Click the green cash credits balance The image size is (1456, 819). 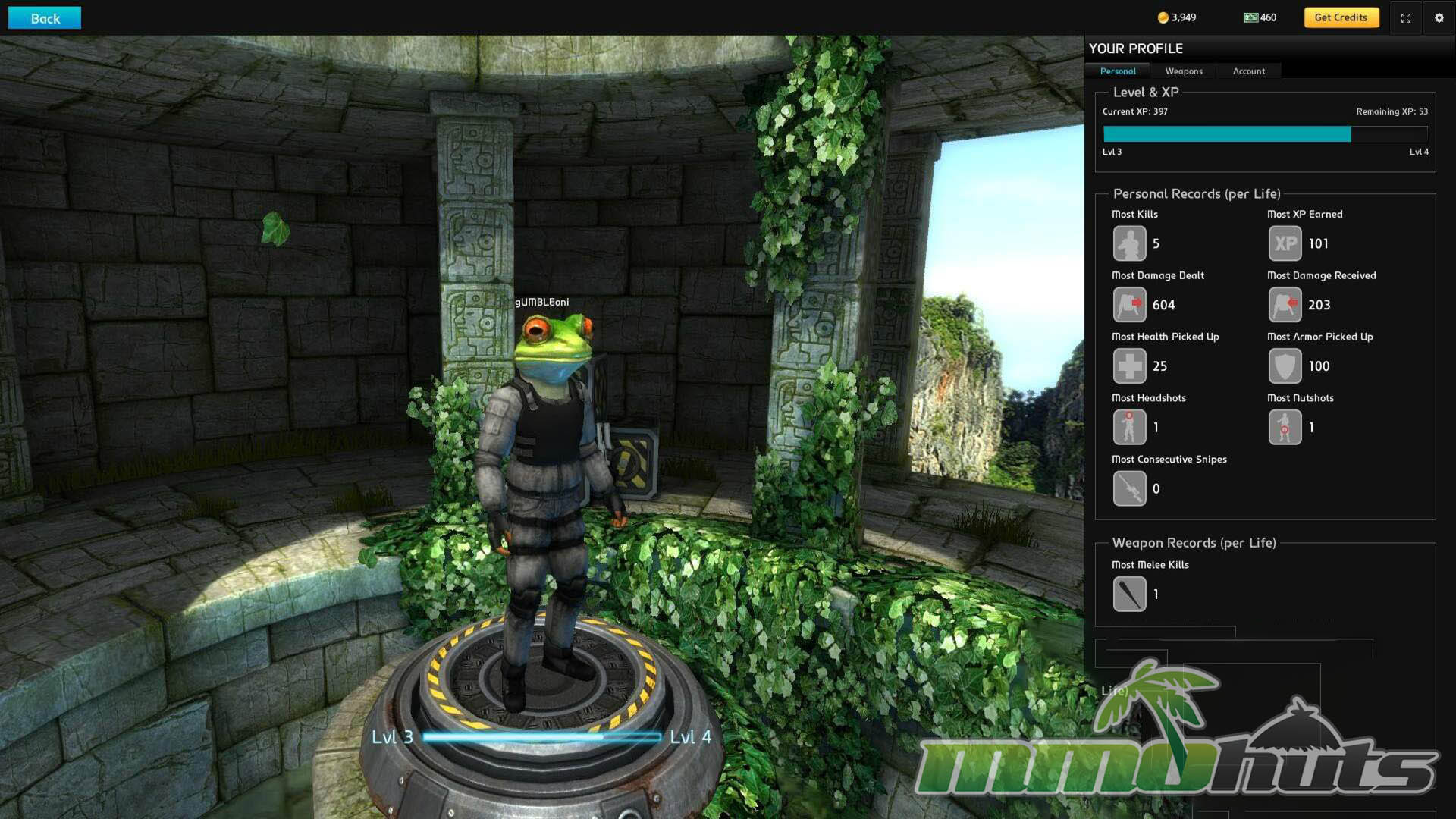(1260, 17)
